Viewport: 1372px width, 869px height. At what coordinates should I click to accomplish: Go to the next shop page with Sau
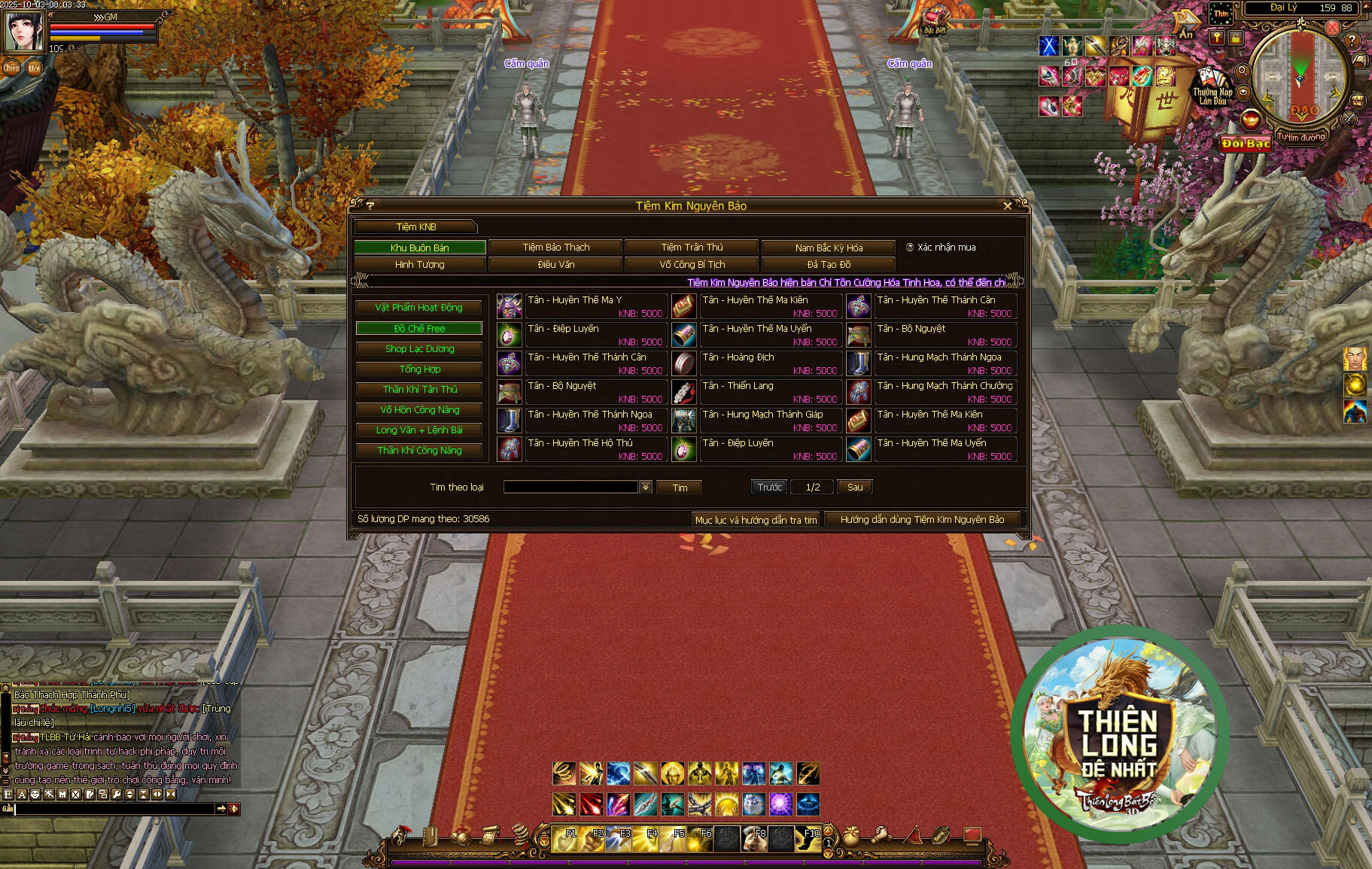(x=855, y=488)
